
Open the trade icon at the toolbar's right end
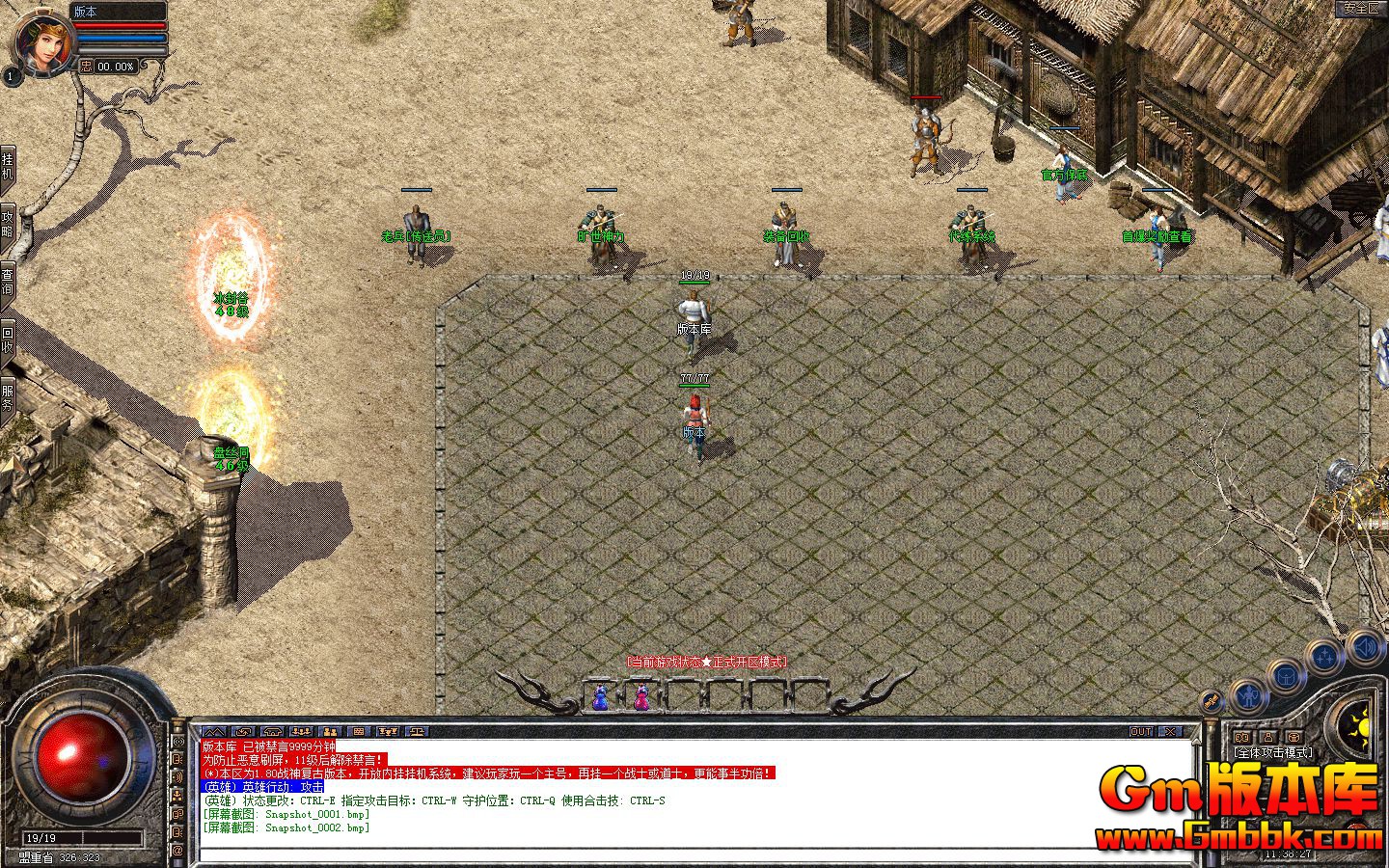pos(418,730)
